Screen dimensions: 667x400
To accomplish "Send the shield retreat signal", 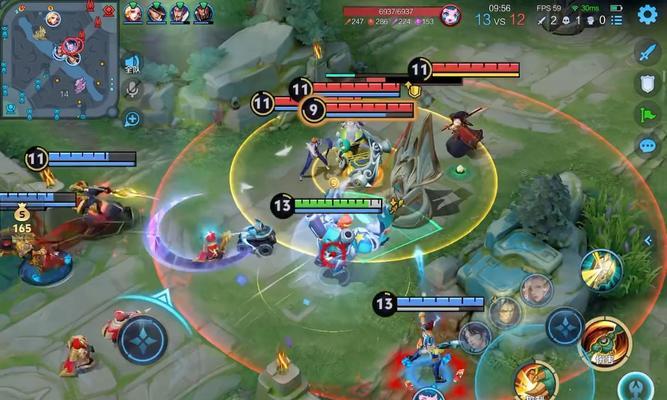I will click(647, 83).
